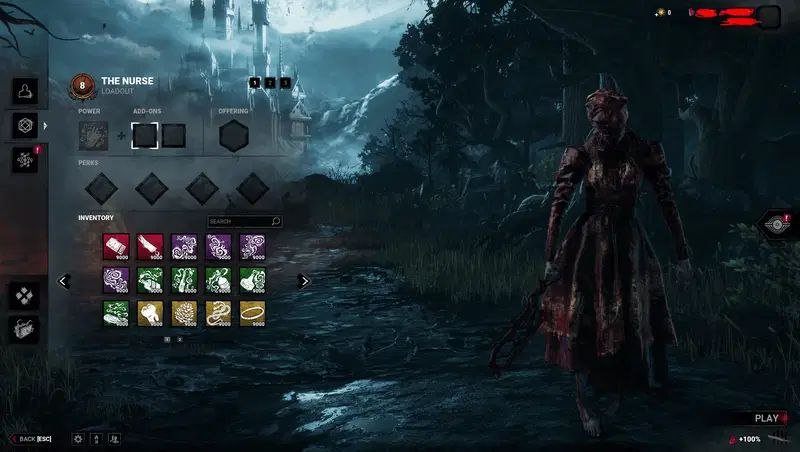Pick the yellow ring item in inventory
The image size is (800, 452).
252,314
